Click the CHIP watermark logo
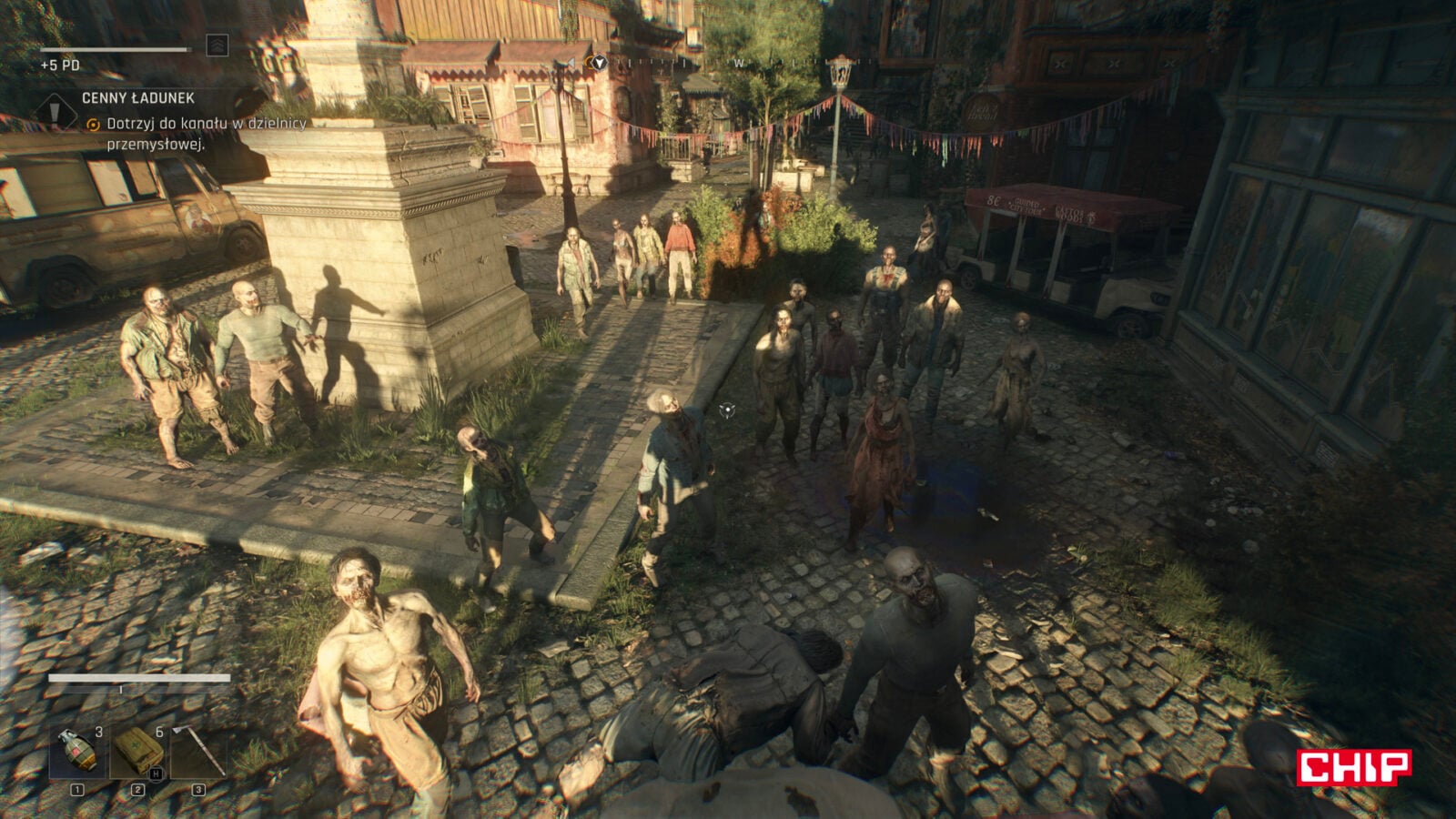This screenshot has width=1456, height=819. (1353, 767)
